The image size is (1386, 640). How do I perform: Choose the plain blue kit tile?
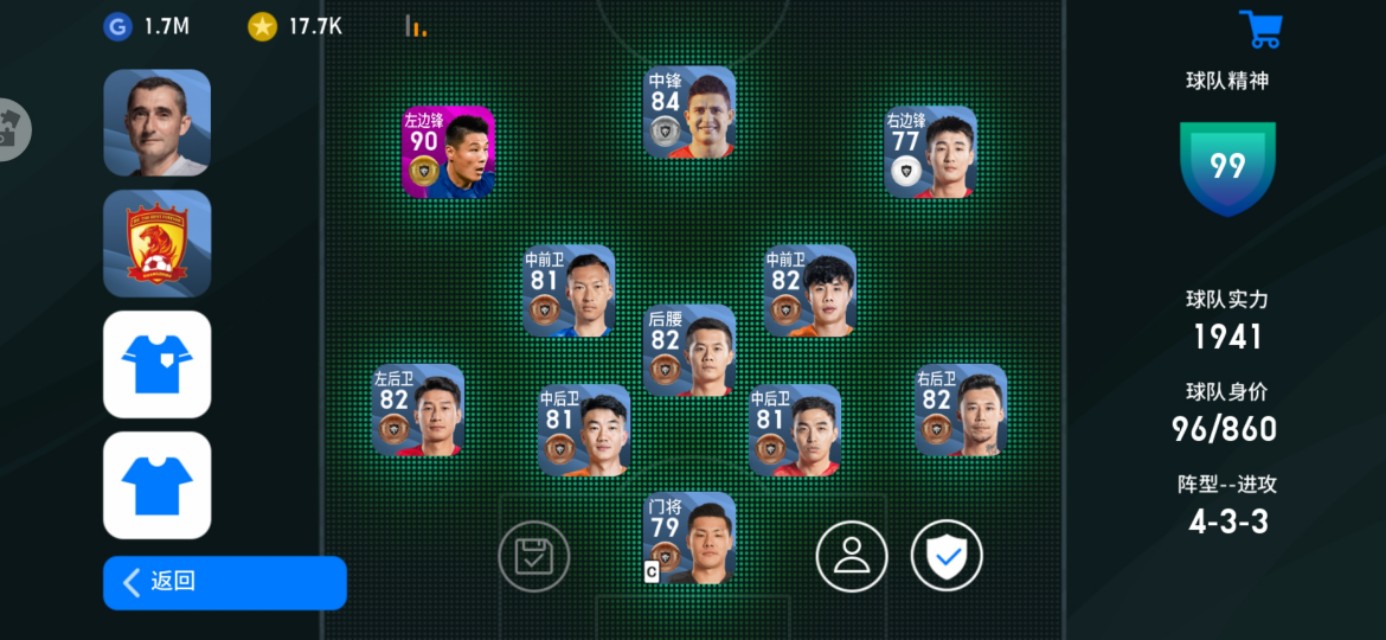click(157, 486)
